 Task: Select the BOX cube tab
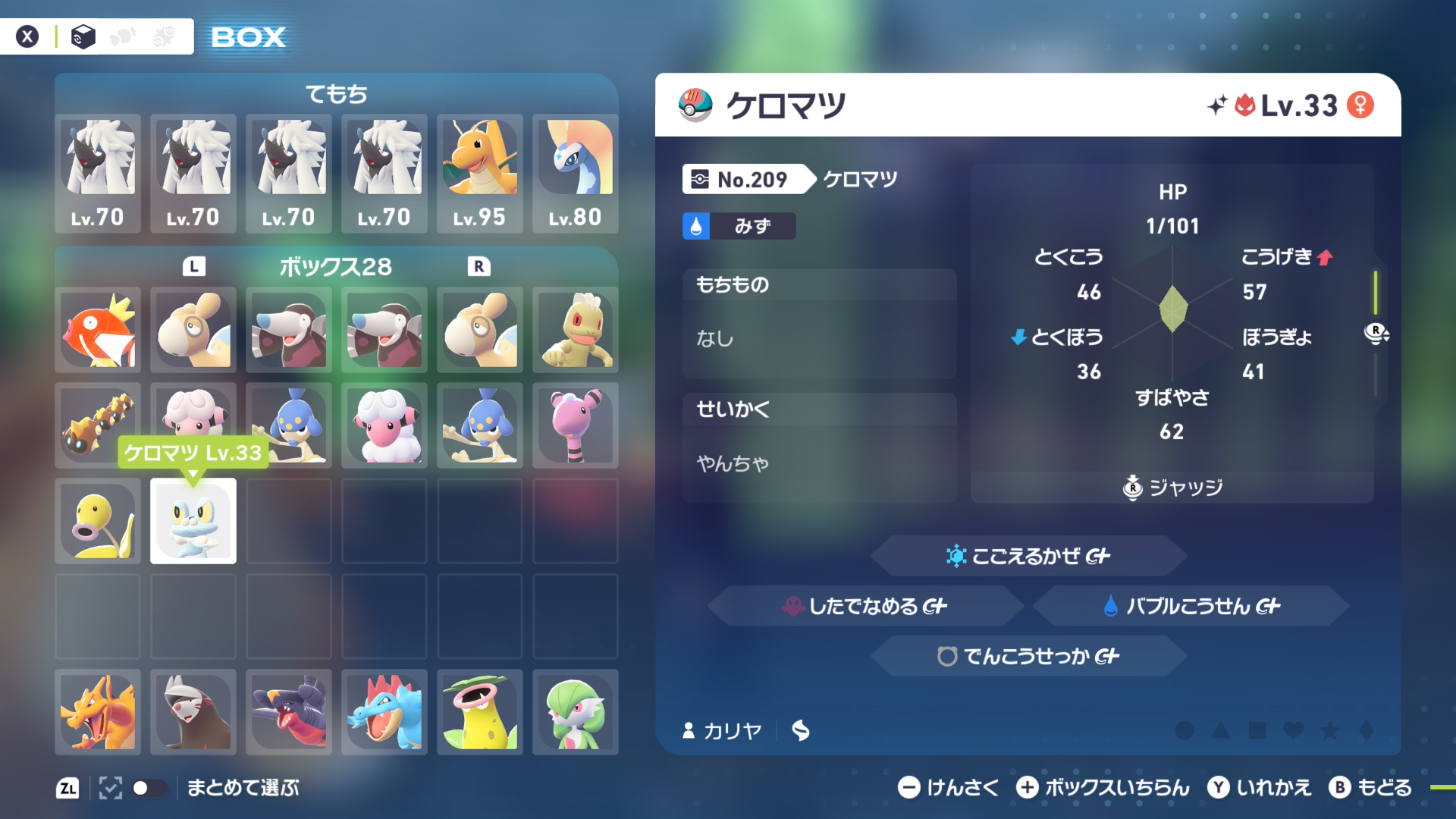[x=83, y=36]
